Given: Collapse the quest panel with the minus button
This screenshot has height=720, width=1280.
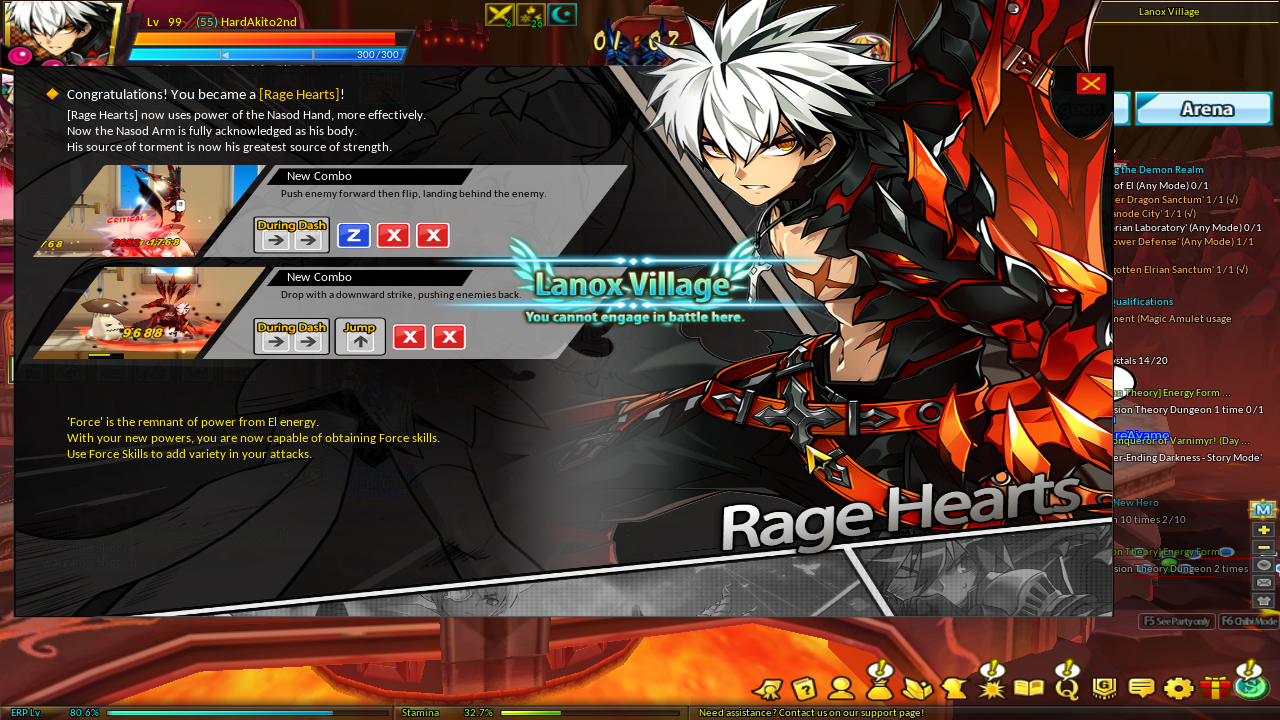Looking at the screenshot, I should tap(1263, 546).
